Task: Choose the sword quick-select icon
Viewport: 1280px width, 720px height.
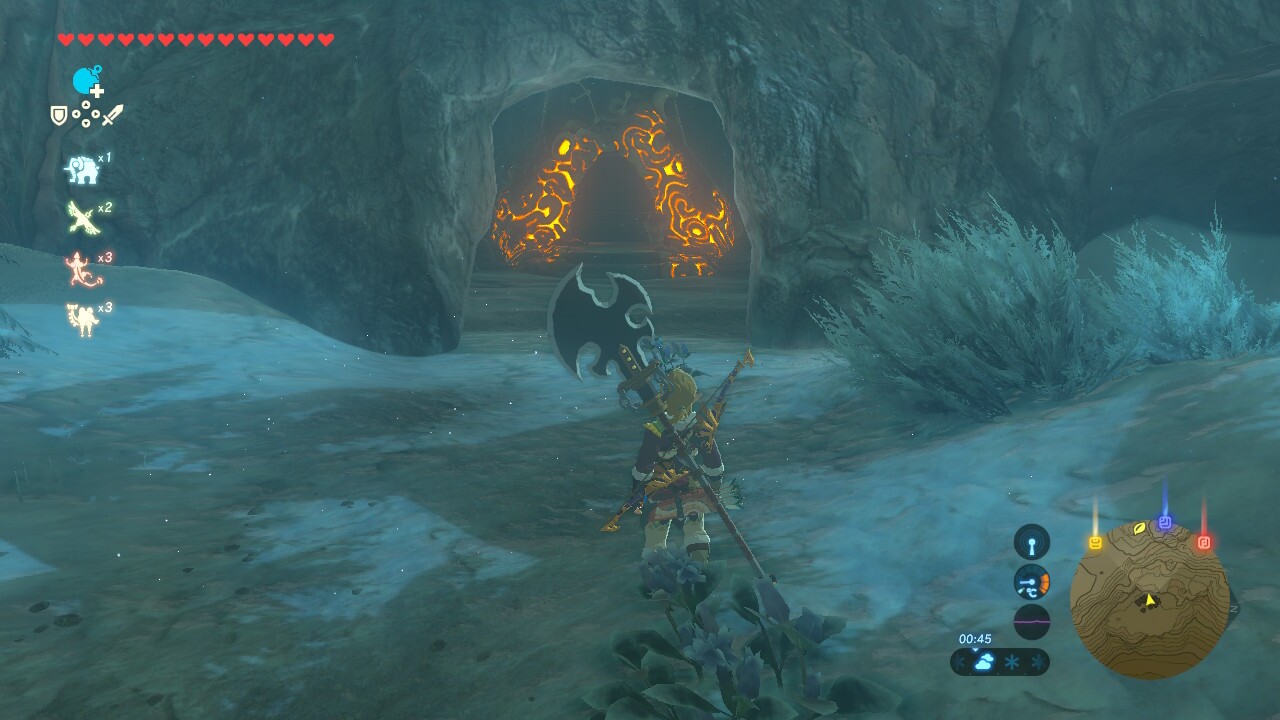Action: (112, 115)
